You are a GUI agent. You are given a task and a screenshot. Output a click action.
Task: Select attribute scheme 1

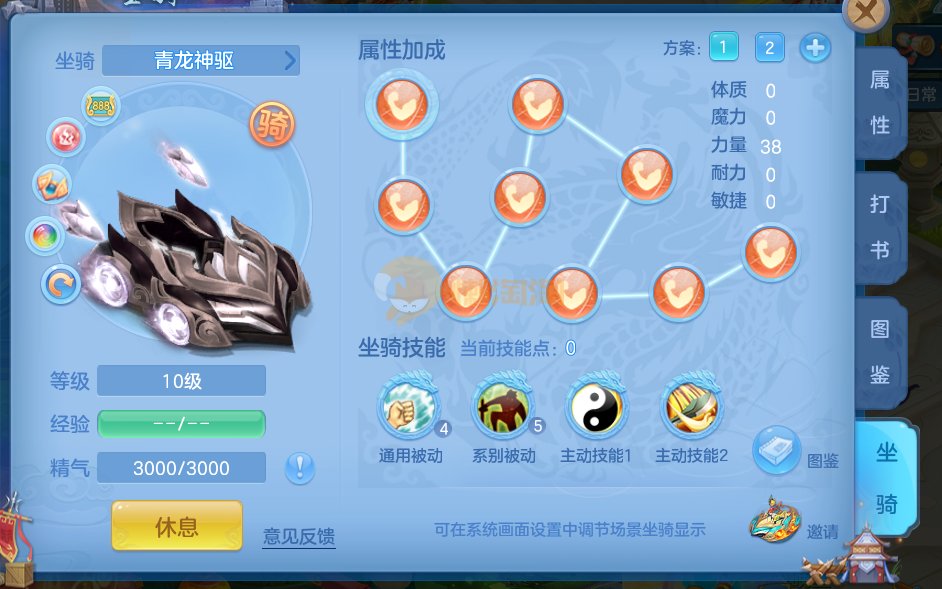[x=723, y=46]
